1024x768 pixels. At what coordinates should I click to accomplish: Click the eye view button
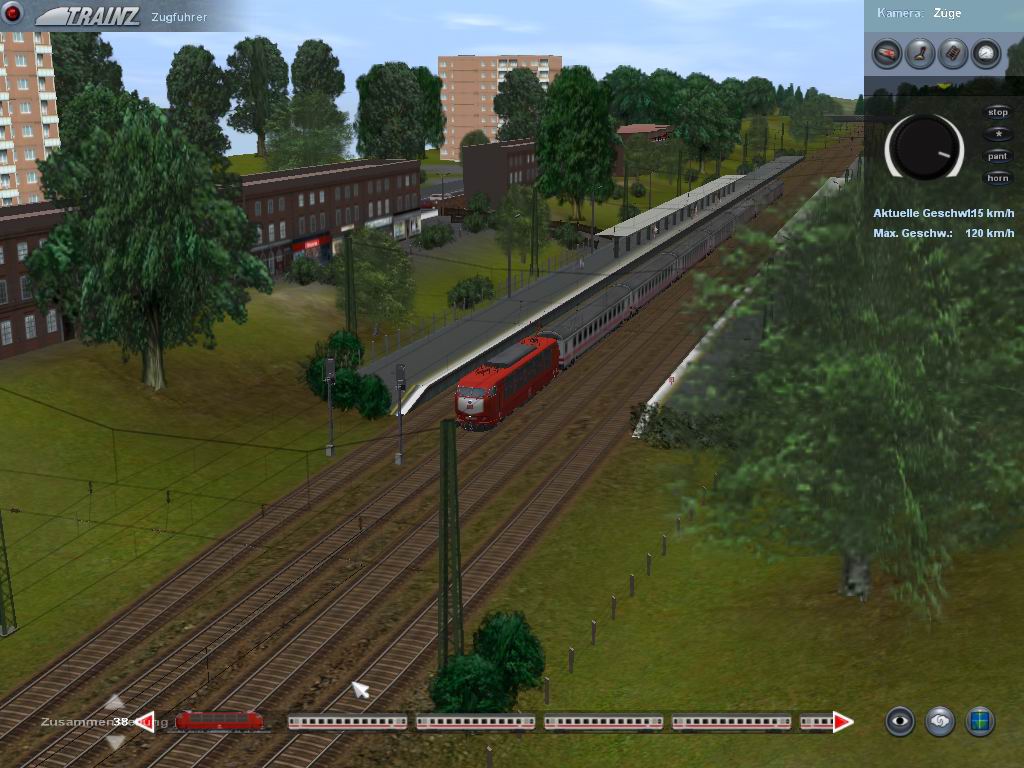pyautogui.click(x=900, y=721)
